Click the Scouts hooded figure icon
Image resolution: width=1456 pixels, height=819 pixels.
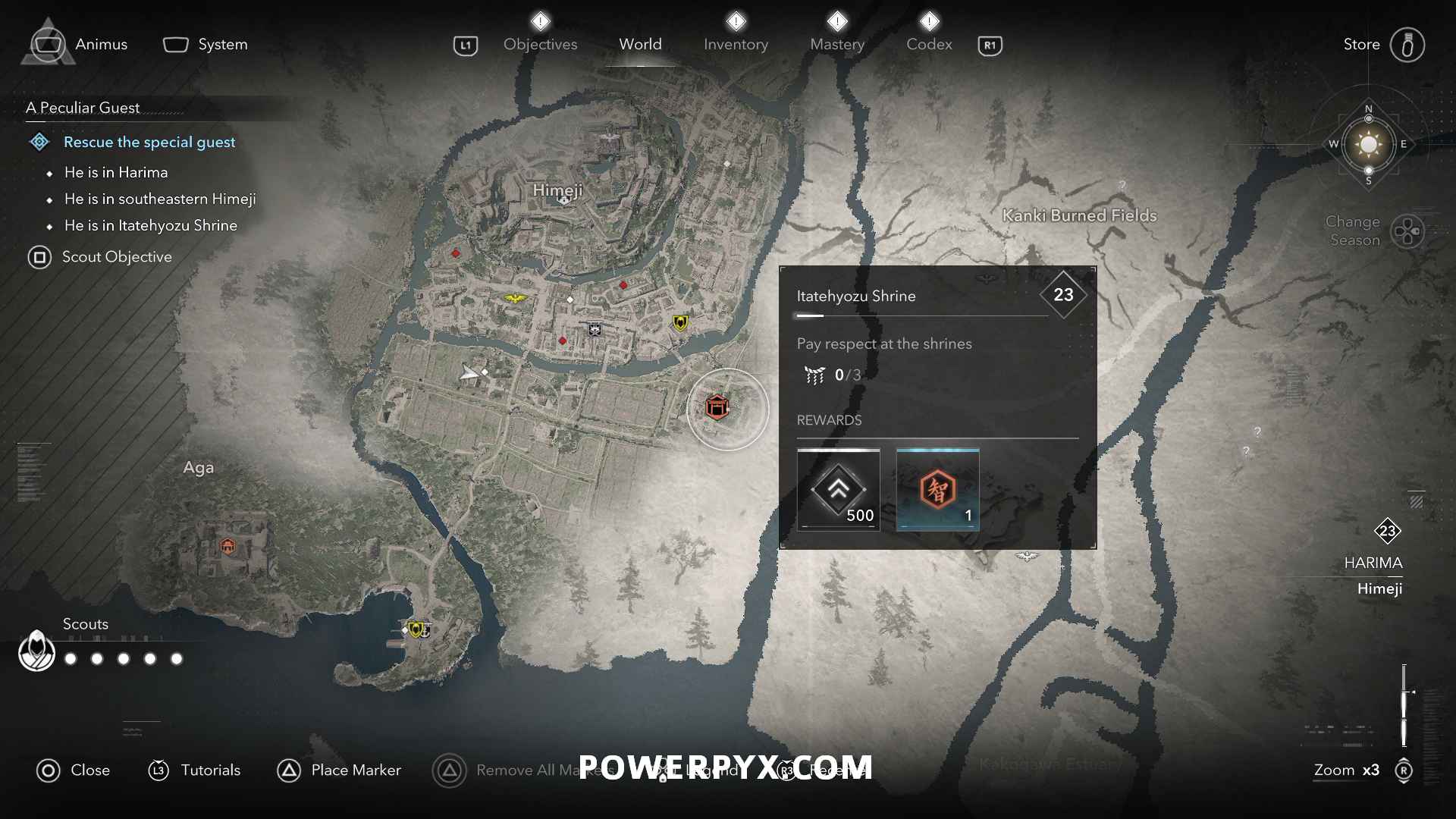[36, 651]
